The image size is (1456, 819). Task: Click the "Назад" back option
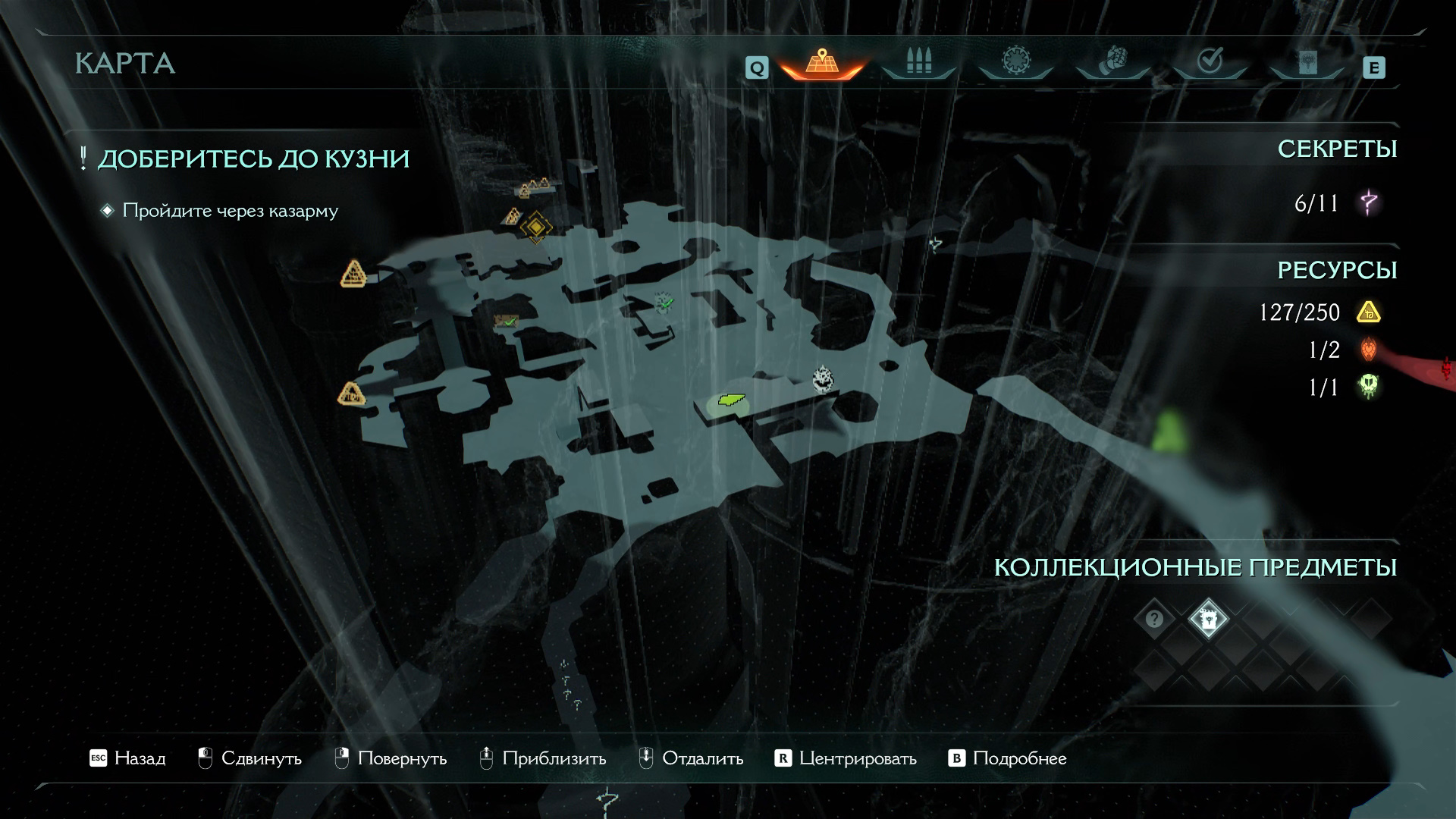coord(127,758)
